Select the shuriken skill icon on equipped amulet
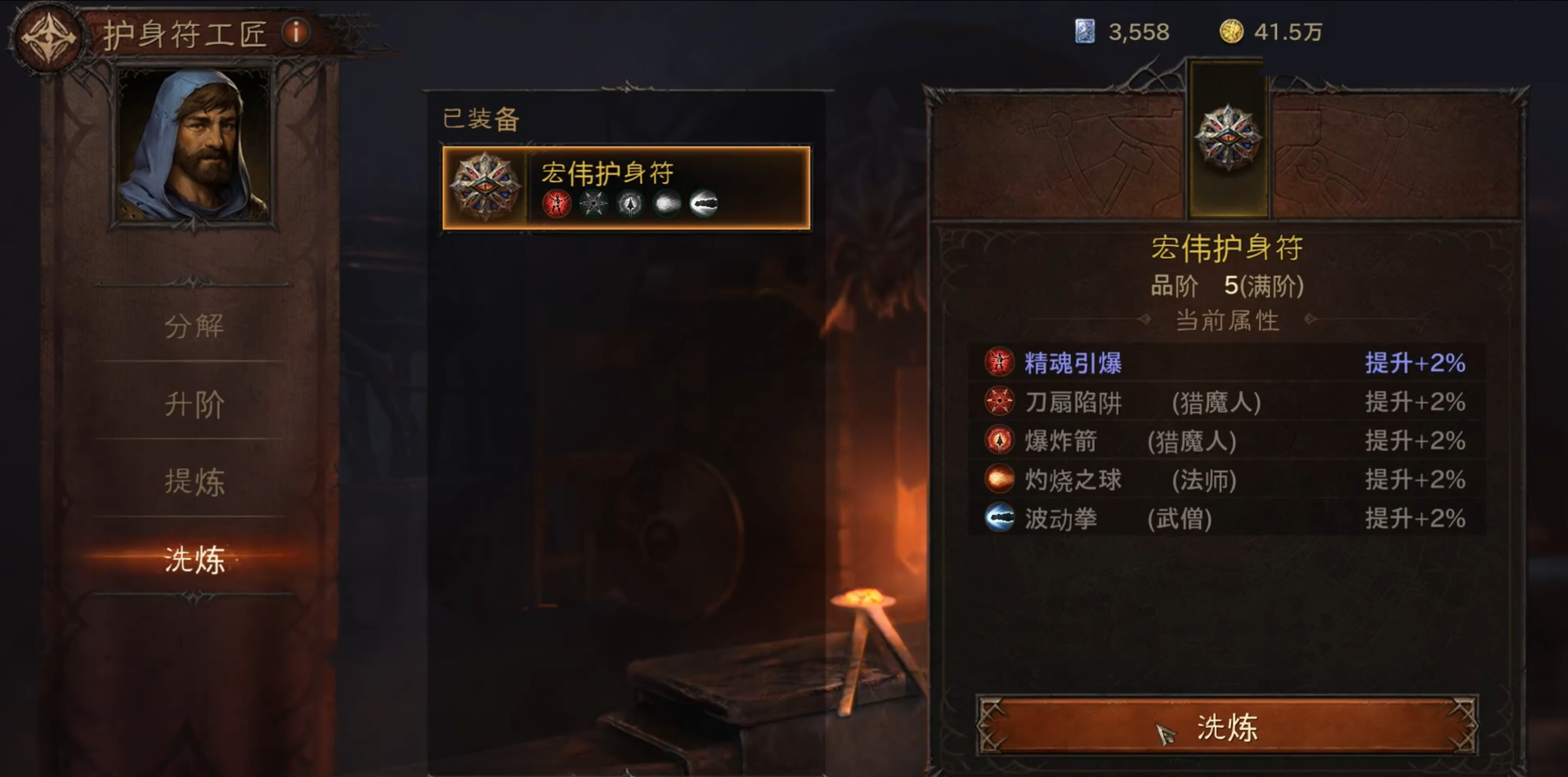Image resolution: width=1568 pixels, height=777 pixels. point(592,203)
